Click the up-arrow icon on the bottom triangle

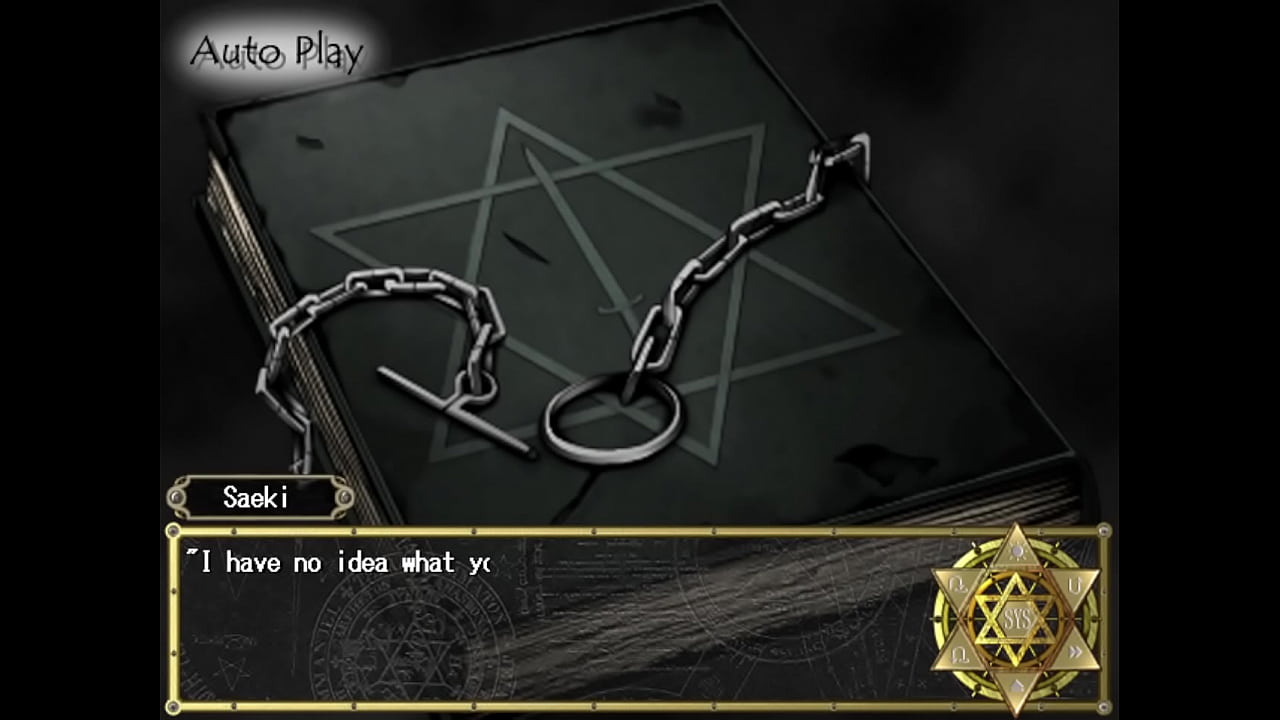[1017, 685]
